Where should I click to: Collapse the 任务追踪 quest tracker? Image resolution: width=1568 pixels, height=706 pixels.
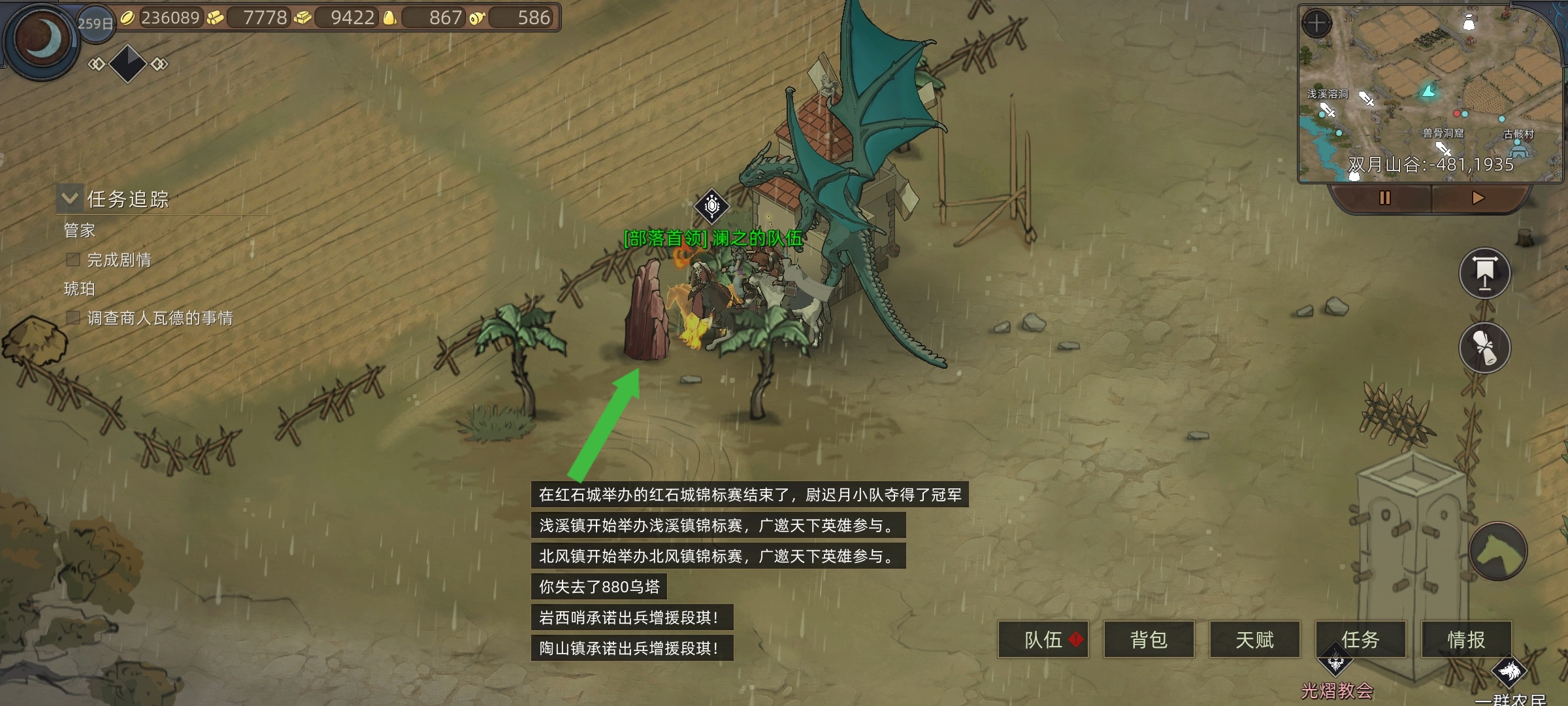click(x=70, y=198)
